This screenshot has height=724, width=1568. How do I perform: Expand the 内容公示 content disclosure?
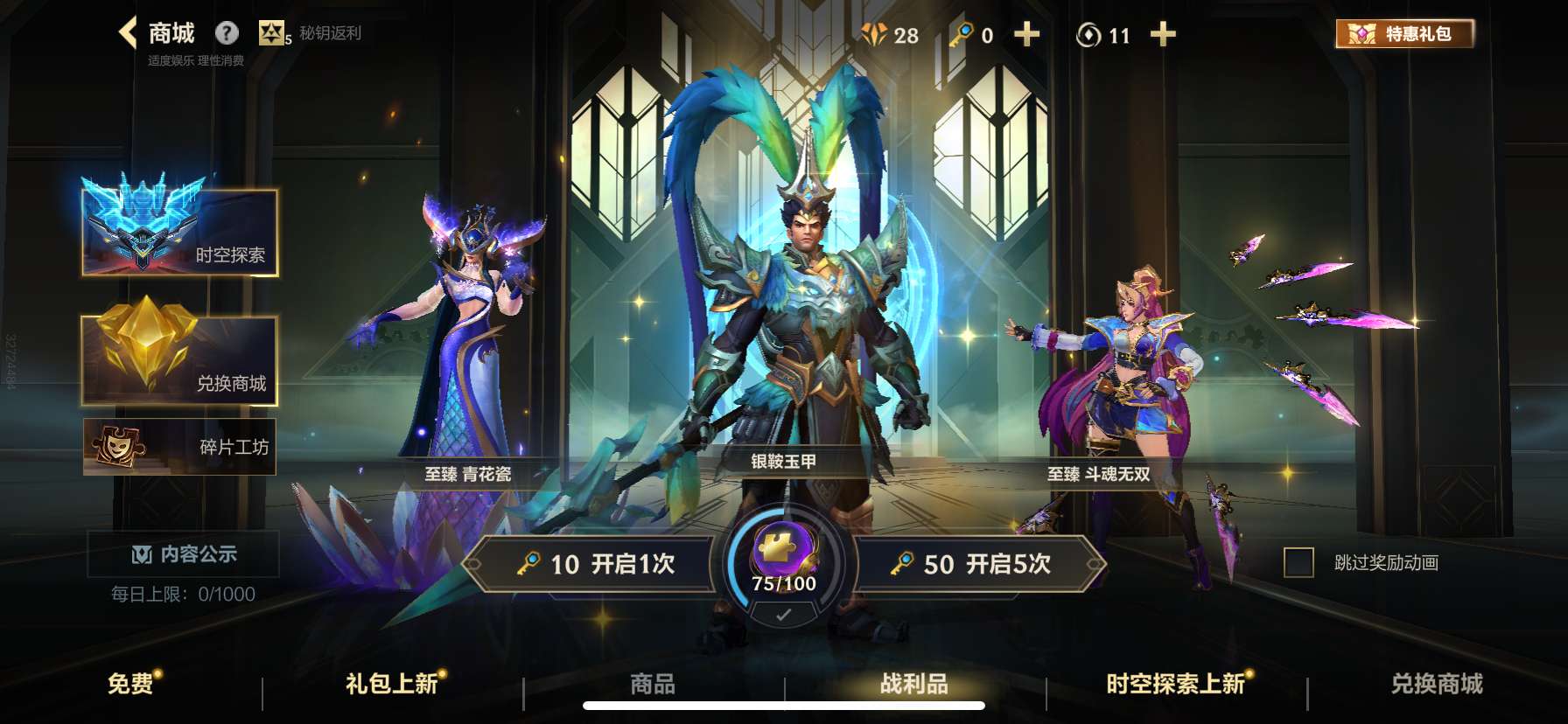[181, 553]
